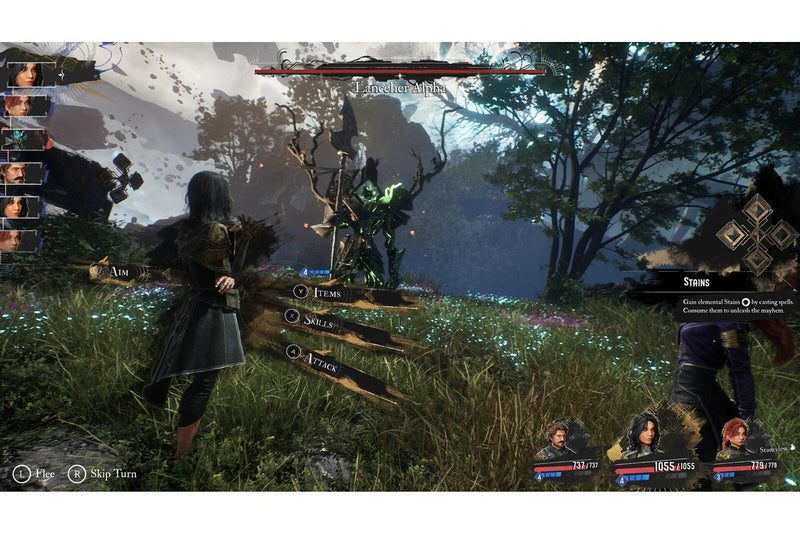Click the enemy's portrait in the turn order
The height and width of the screenshot is (533, 800).
click(23, 140)
